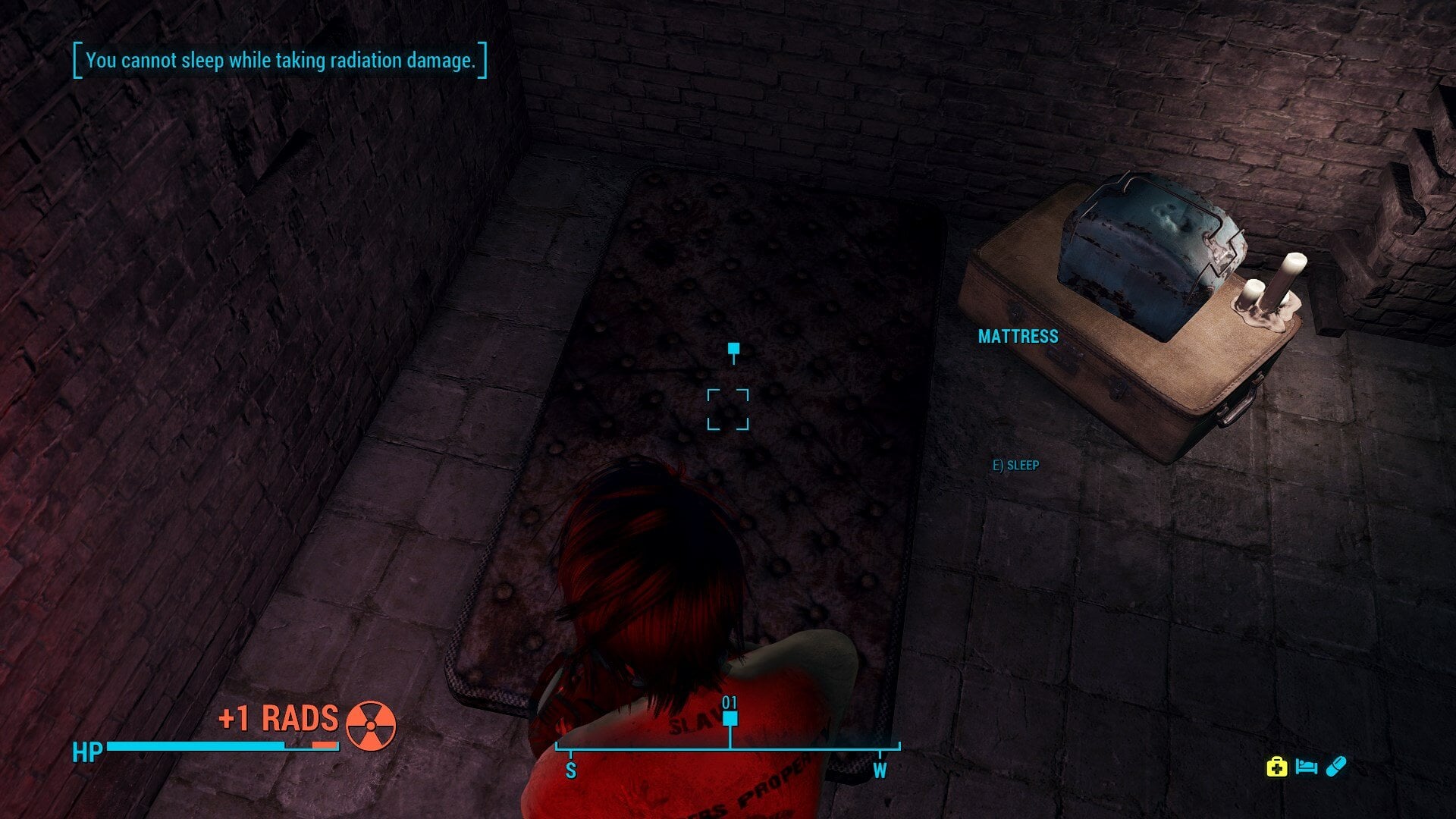This screenshot has height=819, width=1456.
Task: Click the radiation damage warning message
Action: pyautogui.click(x=281, y=61)
